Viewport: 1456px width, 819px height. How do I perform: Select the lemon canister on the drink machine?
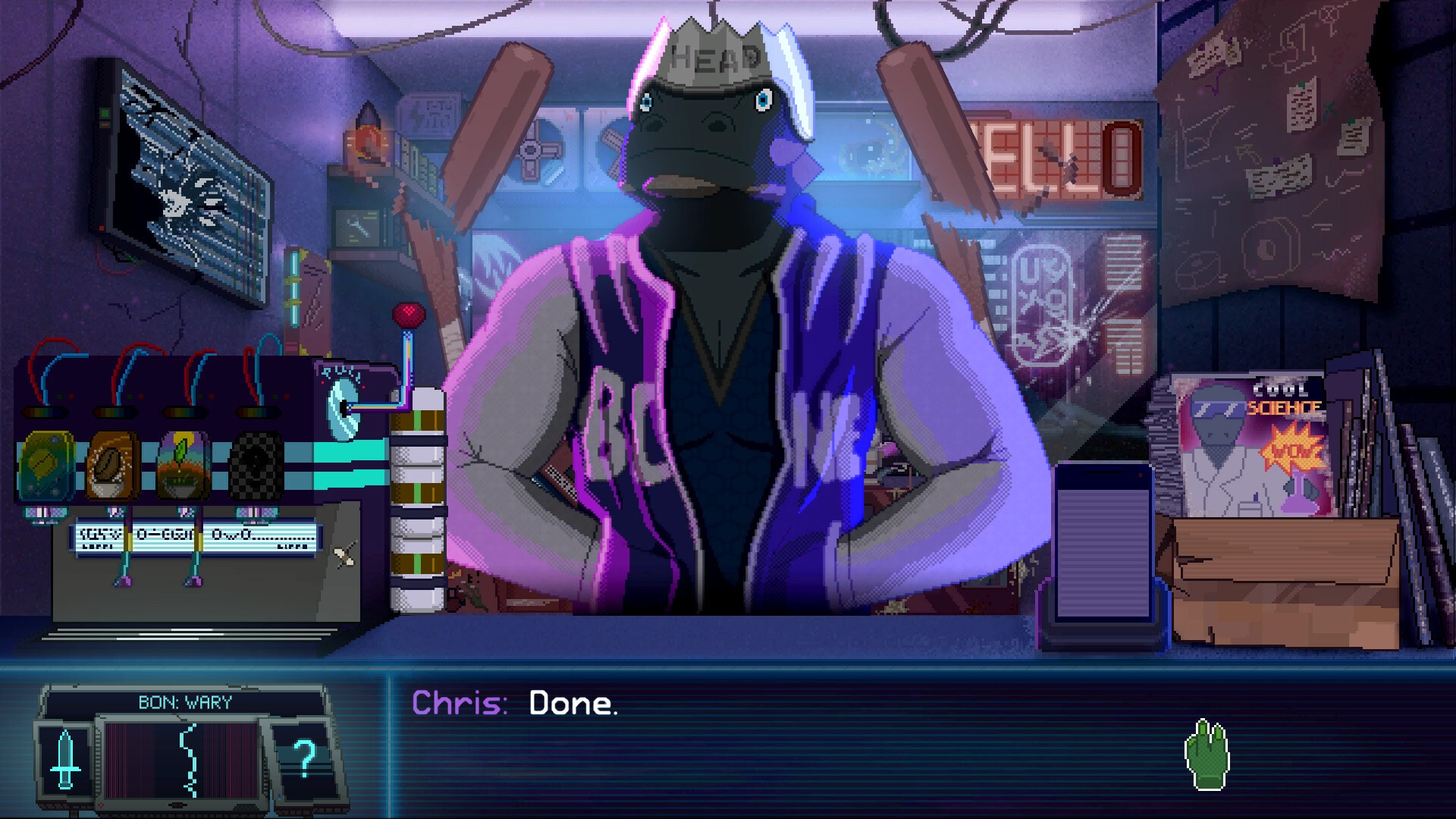47,466
